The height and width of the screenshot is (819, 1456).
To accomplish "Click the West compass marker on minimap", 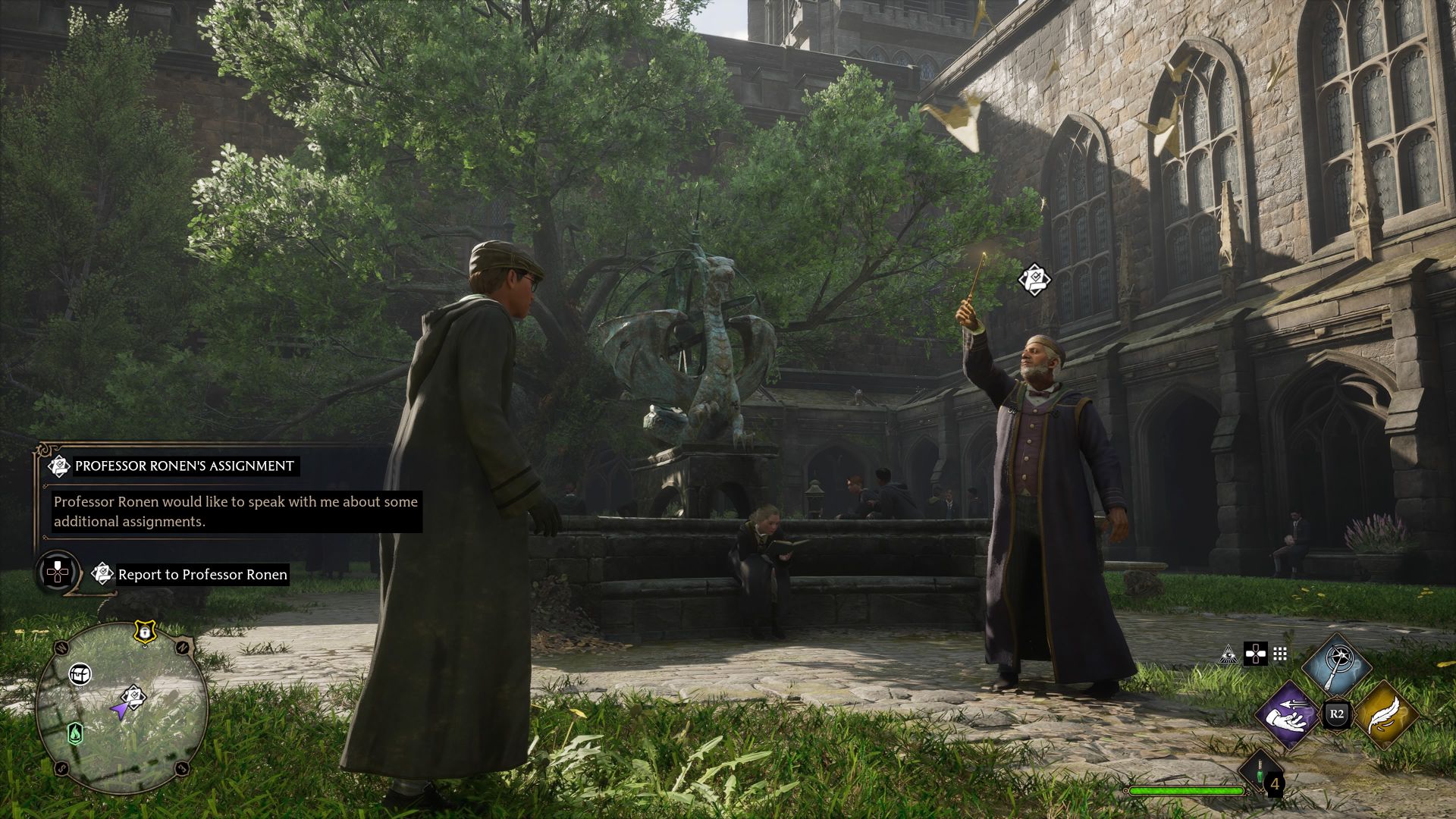I will click(60, 647).
